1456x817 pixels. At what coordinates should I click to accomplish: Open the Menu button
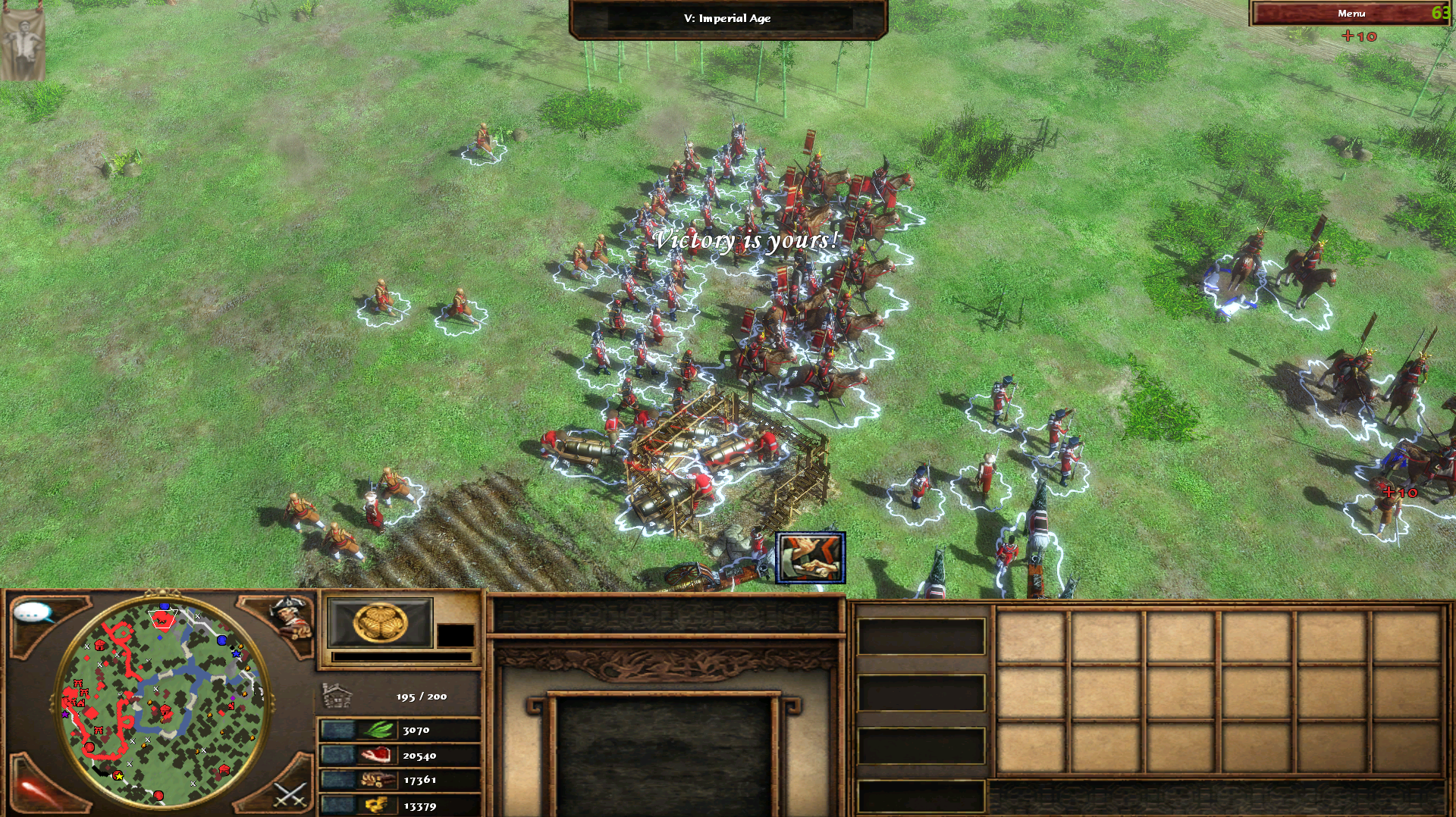(x=1350, y=14)
